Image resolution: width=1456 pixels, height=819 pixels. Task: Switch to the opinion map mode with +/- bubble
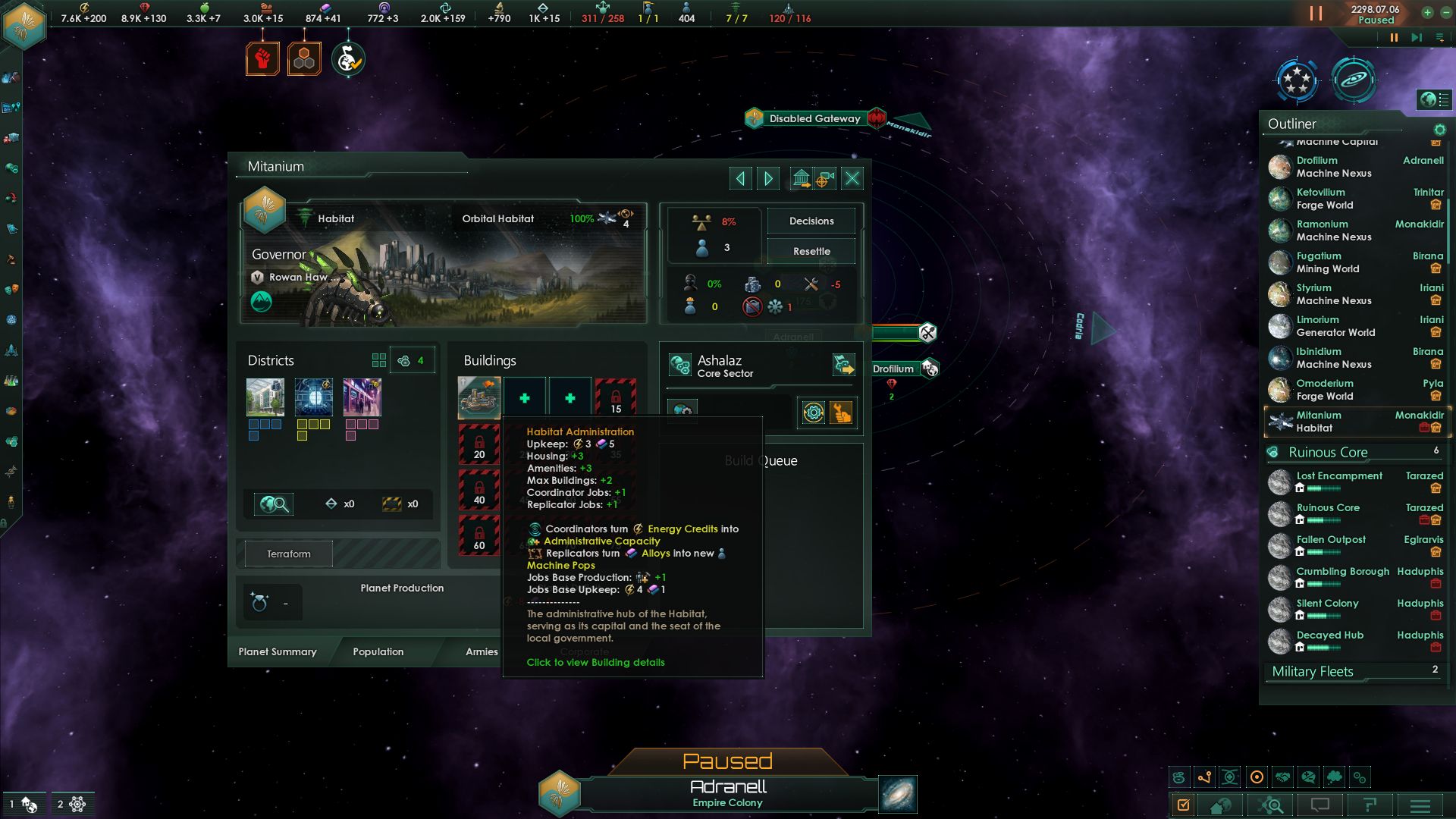(1309, 777)
